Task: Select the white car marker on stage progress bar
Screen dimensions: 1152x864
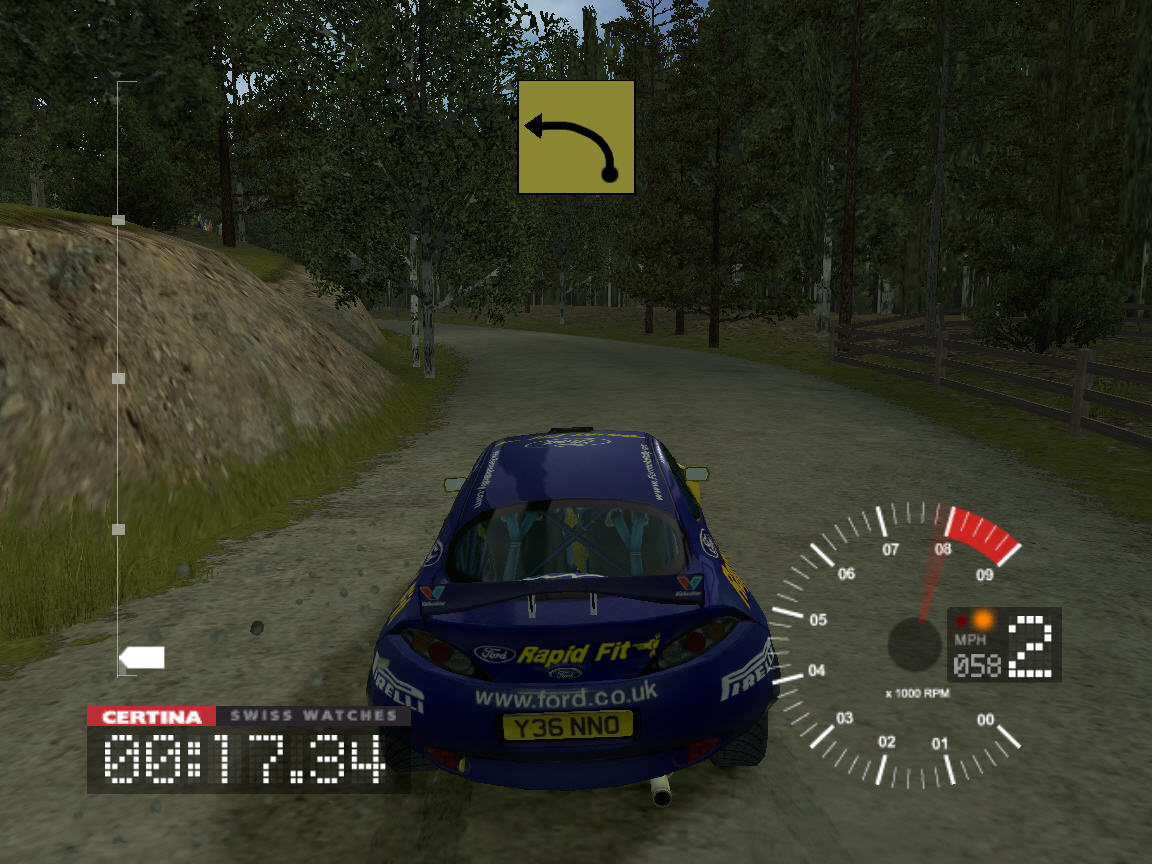Action: pos(142,658)
